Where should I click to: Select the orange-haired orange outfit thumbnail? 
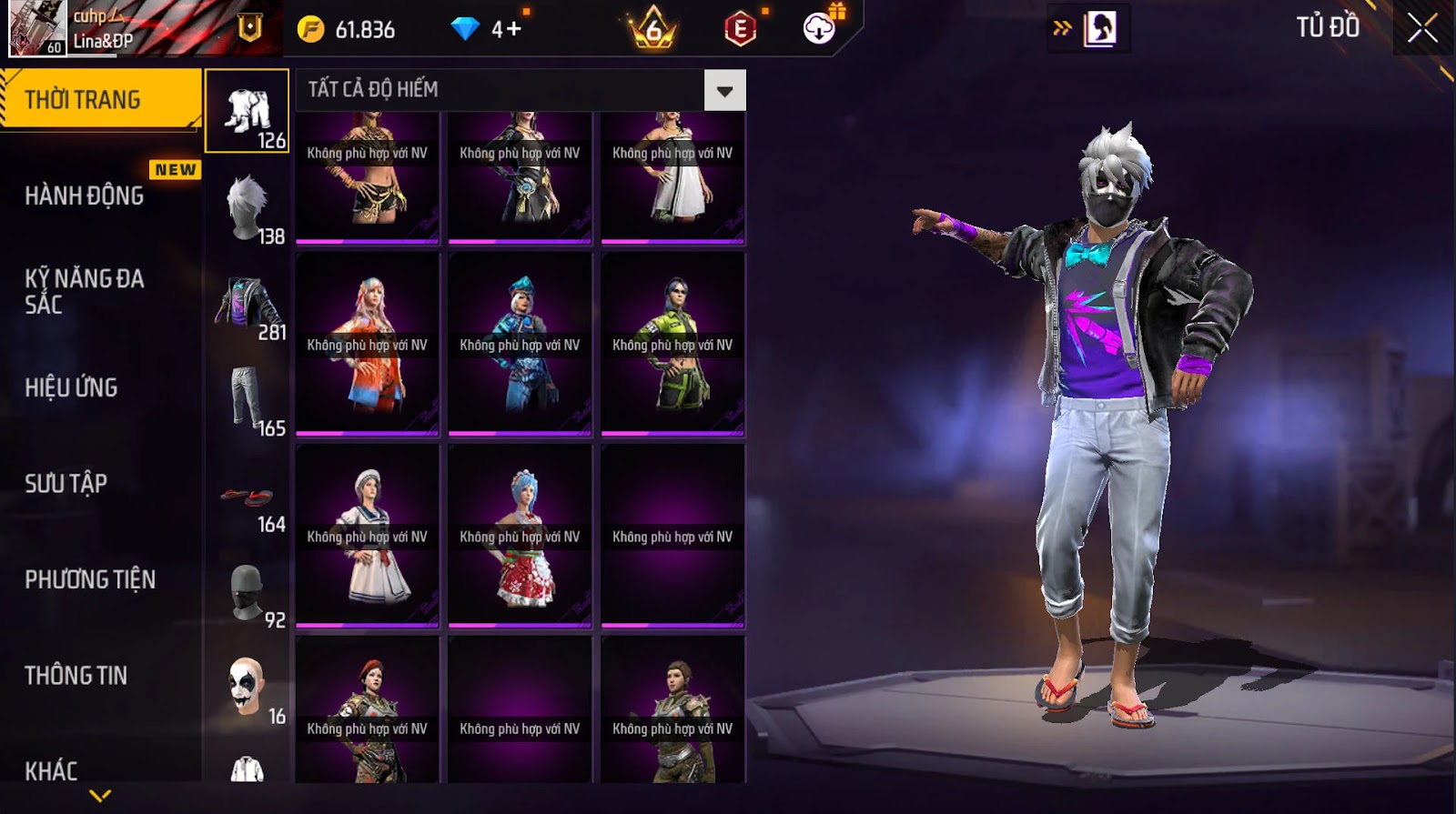pos(368,344)
